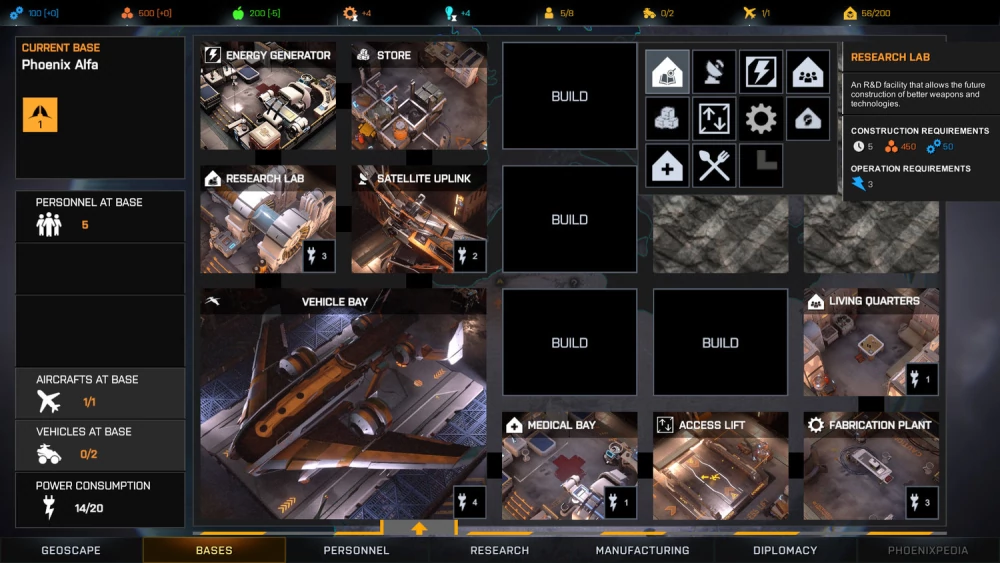Select the access lift arrows icon
Image resolution: width=1000 pixels, height=563 pixels.
pyautogui.click(x=714, y=119)
